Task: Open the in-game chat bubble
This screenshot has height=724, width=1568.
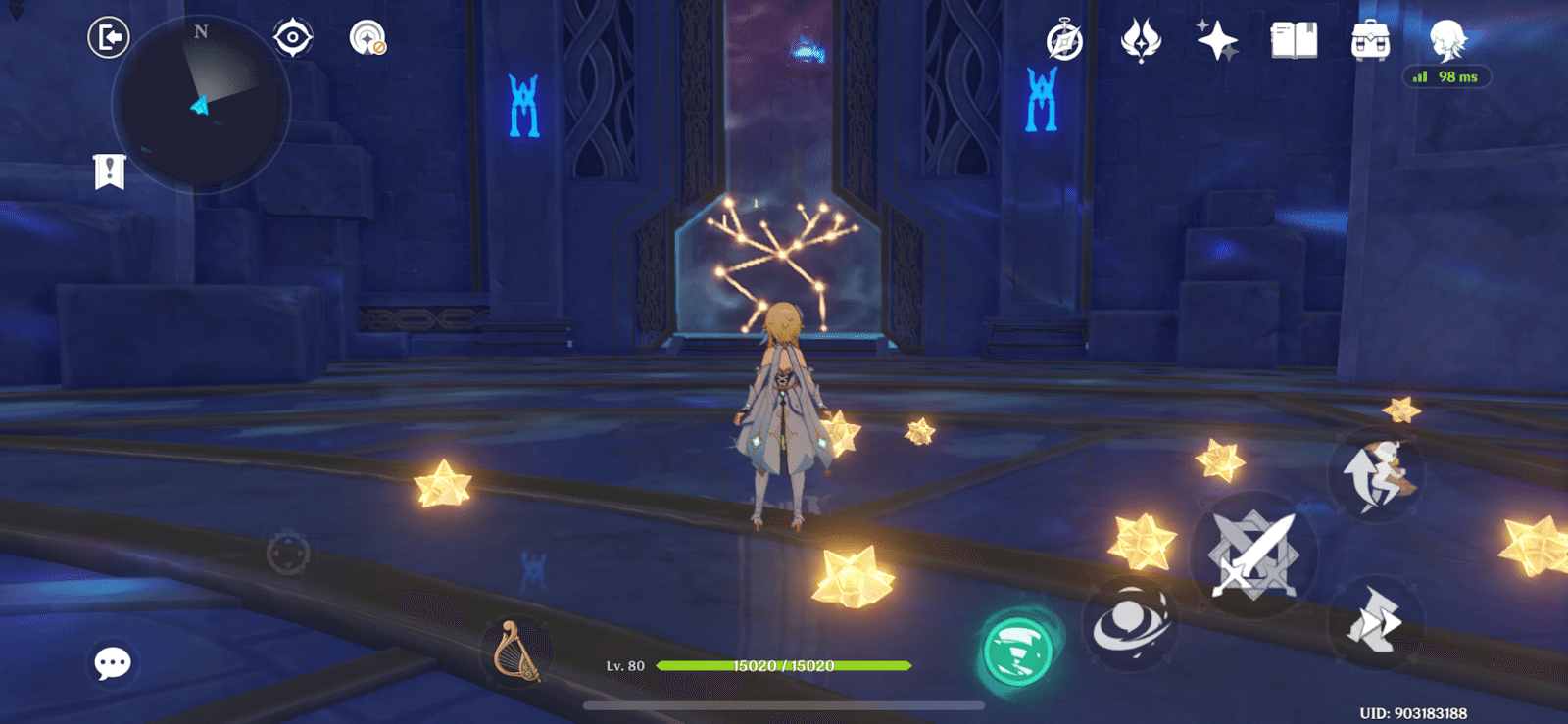Action: (111, 663)
